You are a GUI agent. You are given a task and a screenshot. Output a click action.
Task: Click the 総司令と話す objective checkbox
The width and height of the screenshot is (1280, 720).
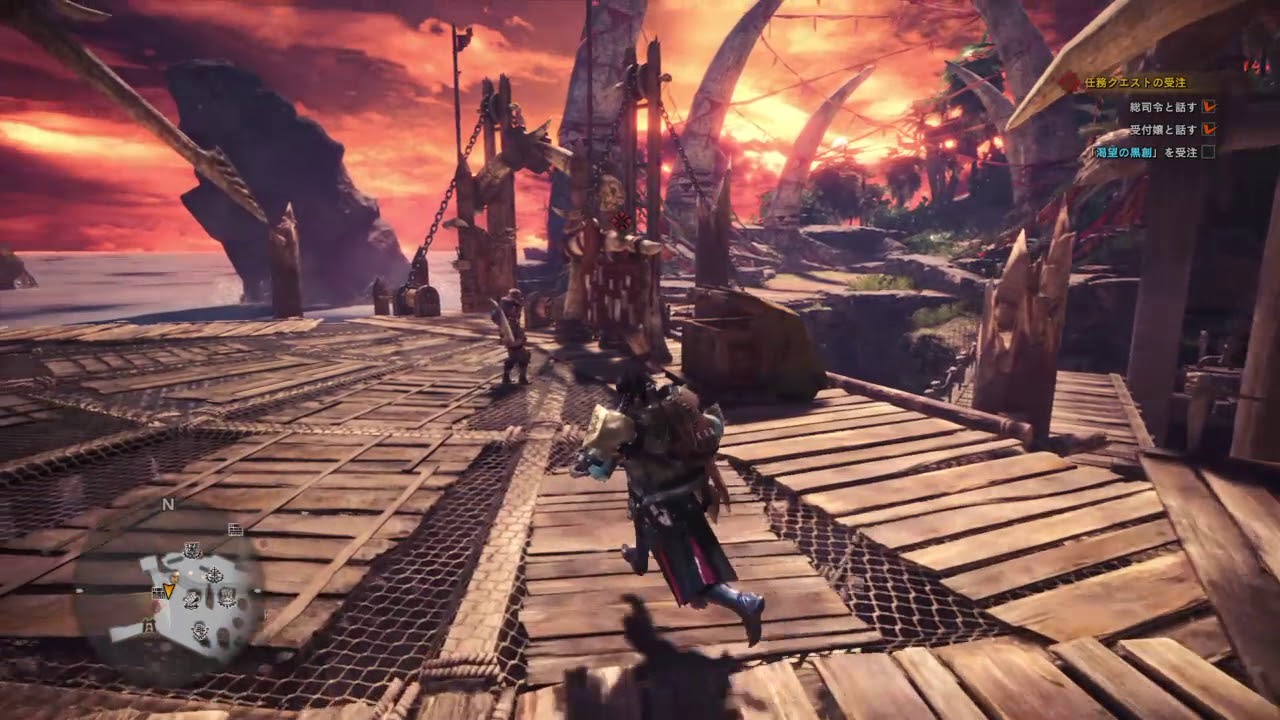1209,105
